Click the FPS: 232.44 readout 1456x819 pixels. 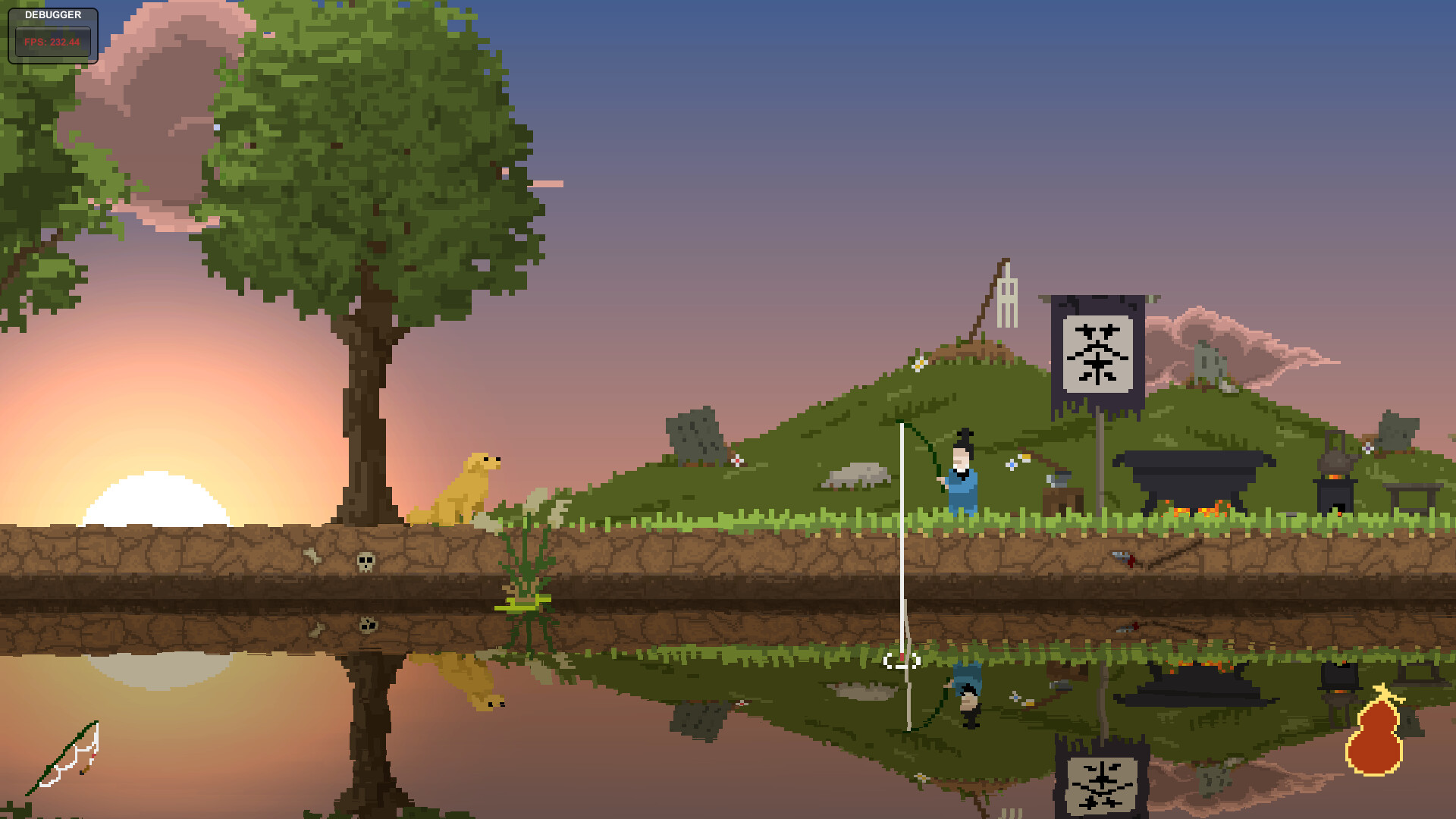[x=52, y=42]
